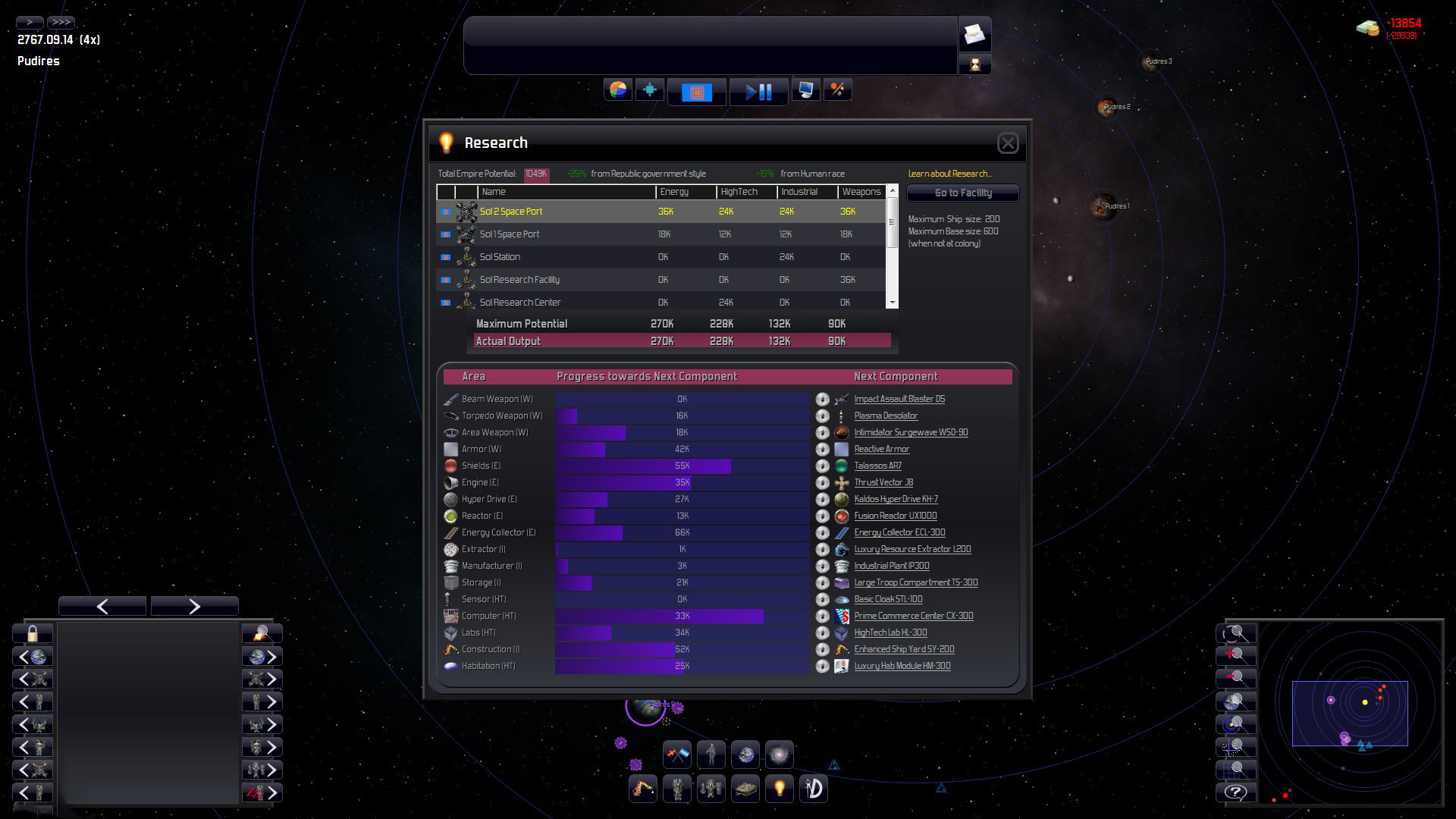Show the Enhanced Ship Yard SY-200 details
The image size is (1456, 819).
904,649
